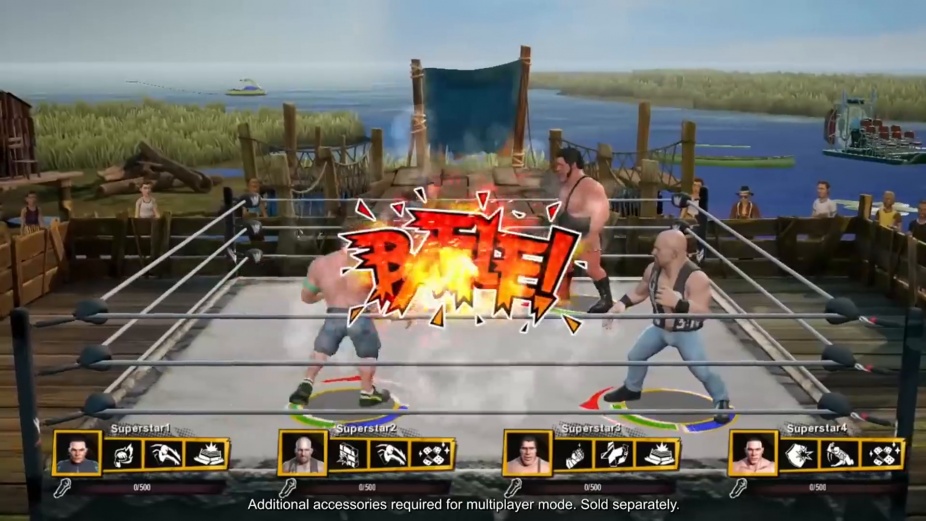Select Superstar4's sparkling dice ability
The image size is (926, 521).
883,455
